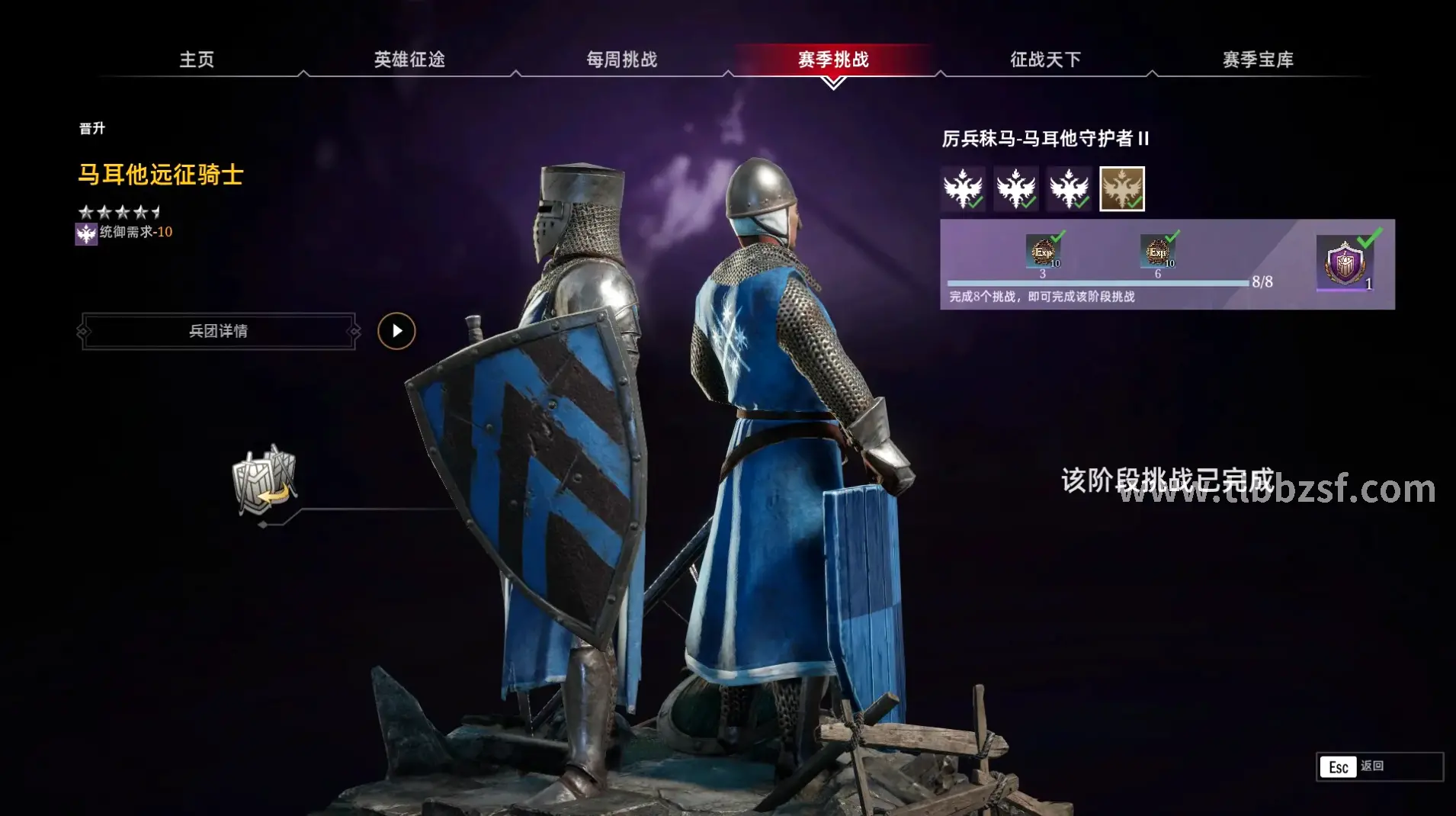
Task: Click the play arrow beside 兵团详情
Action: pos(396,331)
